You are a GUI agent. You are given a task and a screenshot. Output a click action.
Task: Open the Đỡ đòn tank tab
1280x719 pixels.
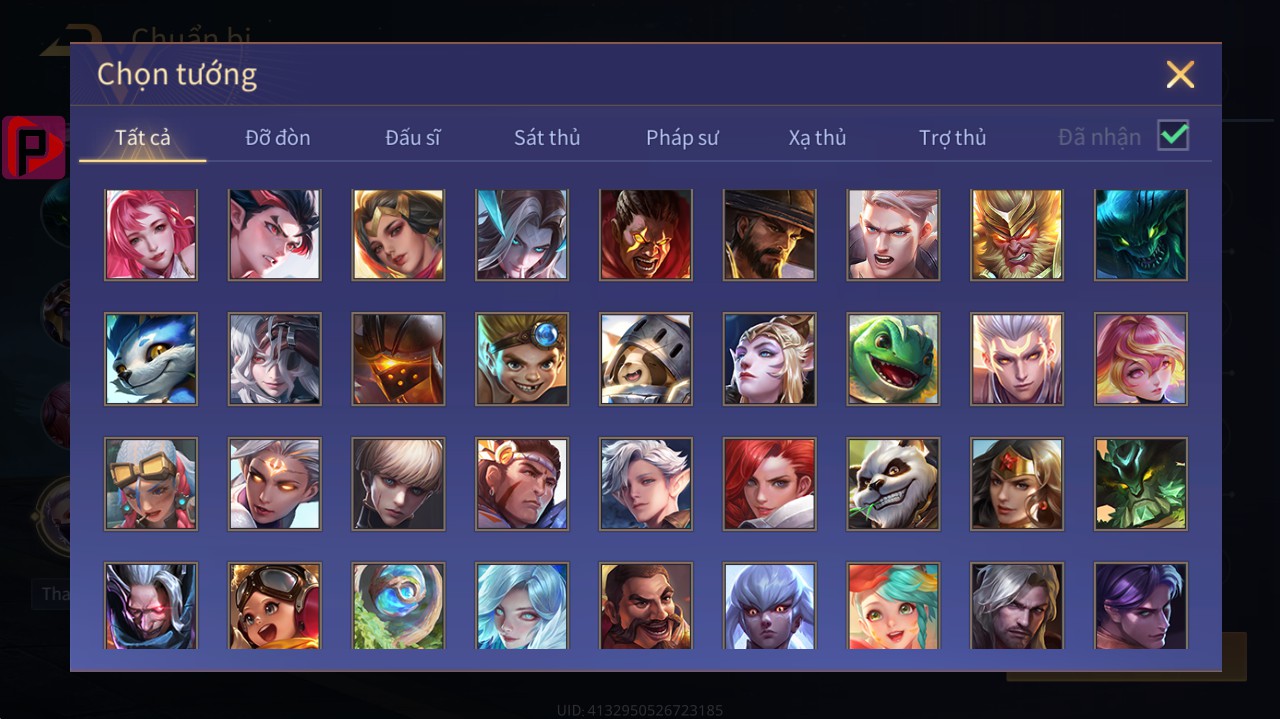[278, 137]
